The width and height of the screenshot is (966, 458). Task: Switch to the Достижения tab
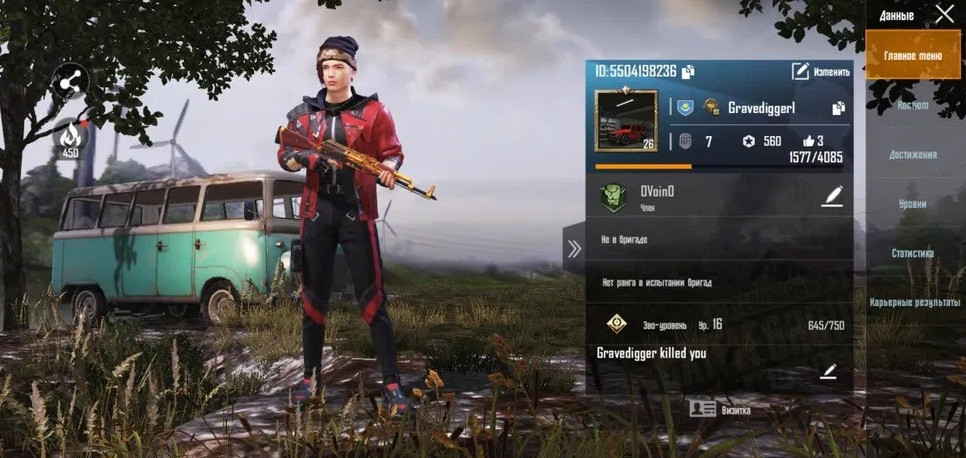point(912,155)
